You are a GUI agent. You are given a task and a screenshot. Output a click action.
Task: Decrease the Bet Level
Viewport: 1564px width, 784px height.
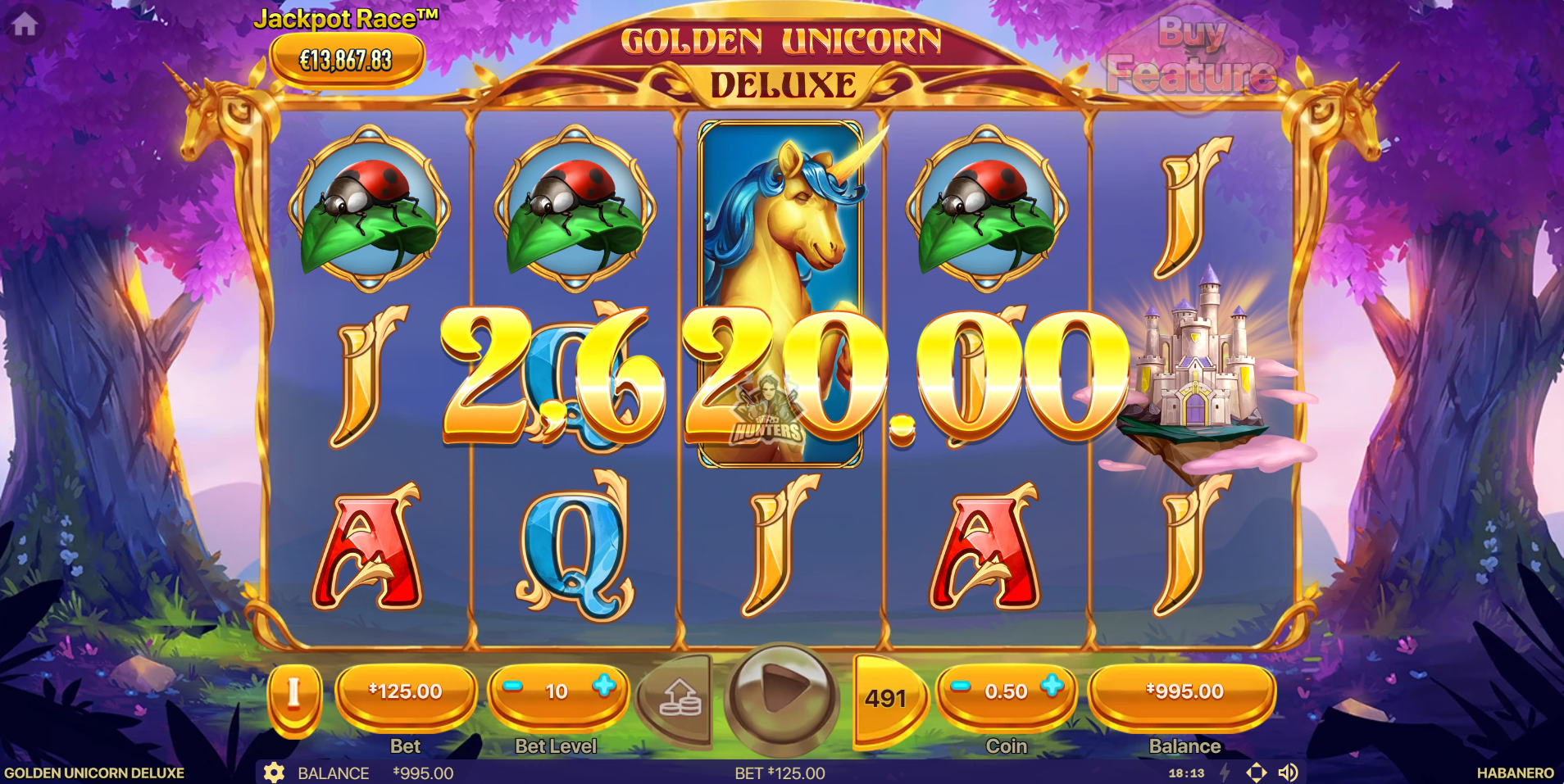[513, 687]
